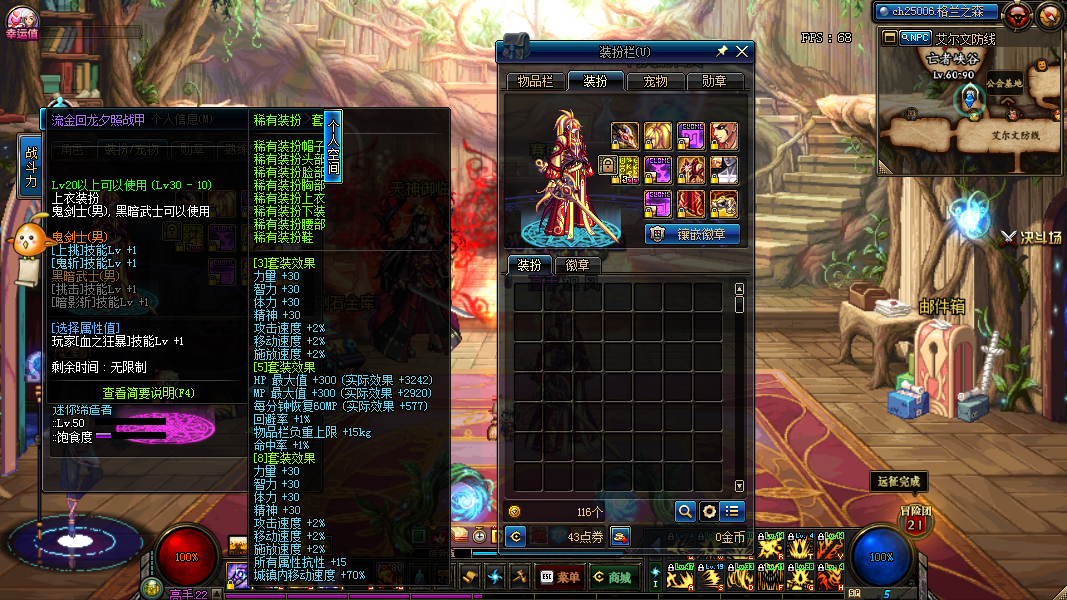Open the 宠物 pet tab

(655, 81)
